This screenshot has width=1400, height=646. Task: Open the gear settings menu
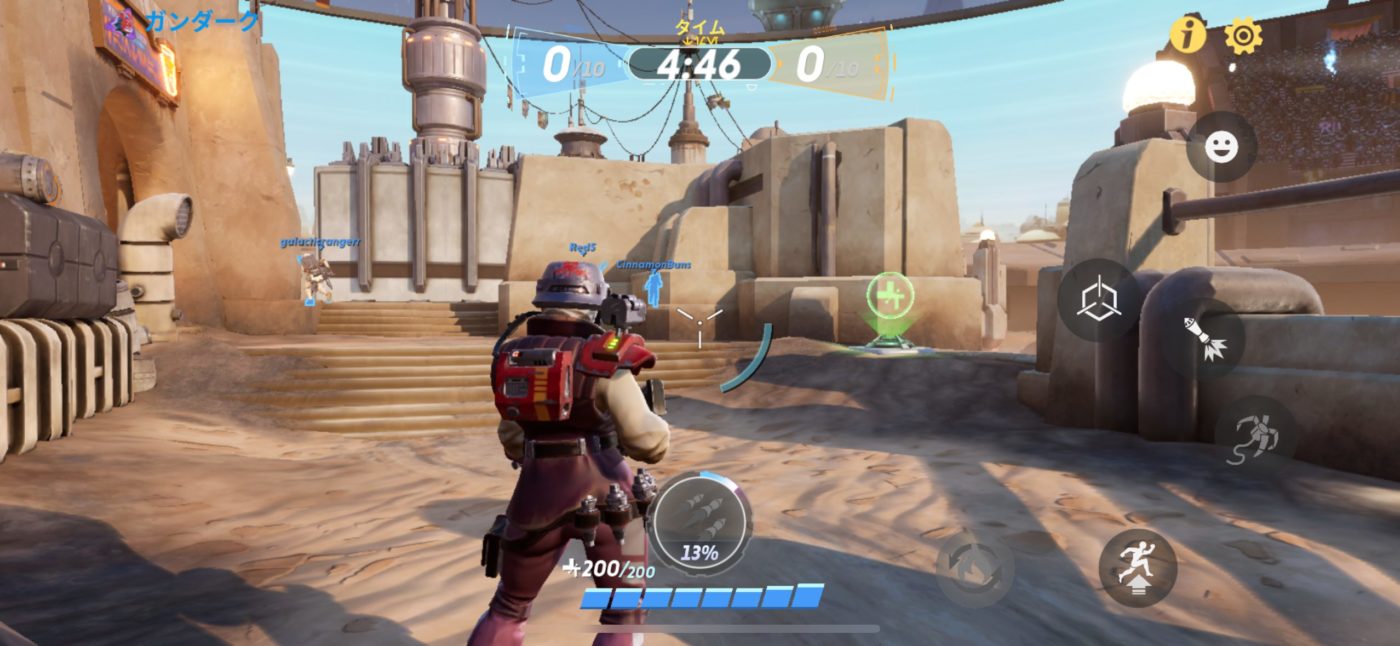[1243, 36]
